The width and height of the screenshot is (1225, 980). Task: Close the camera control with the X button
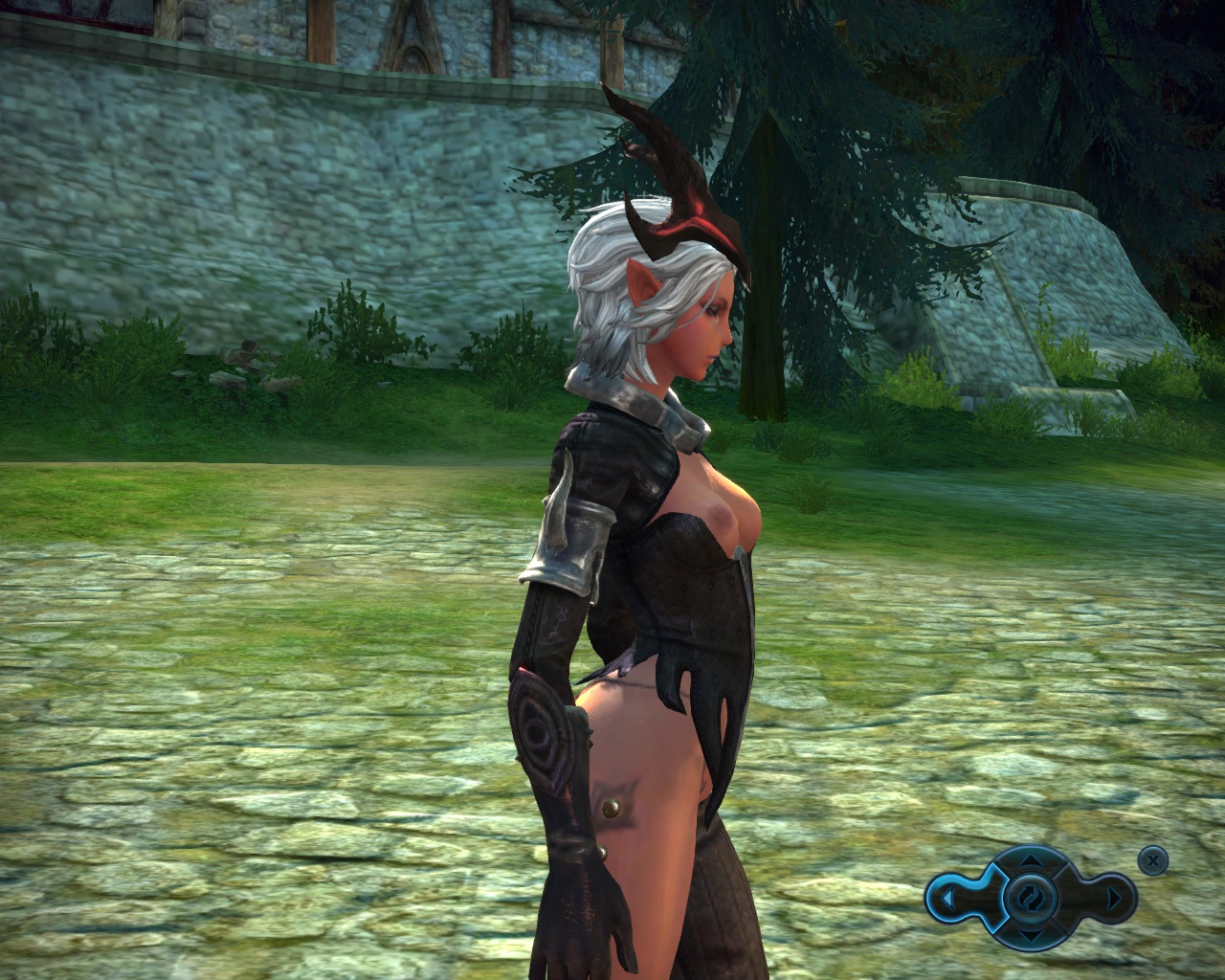[x=1153, y=860]
